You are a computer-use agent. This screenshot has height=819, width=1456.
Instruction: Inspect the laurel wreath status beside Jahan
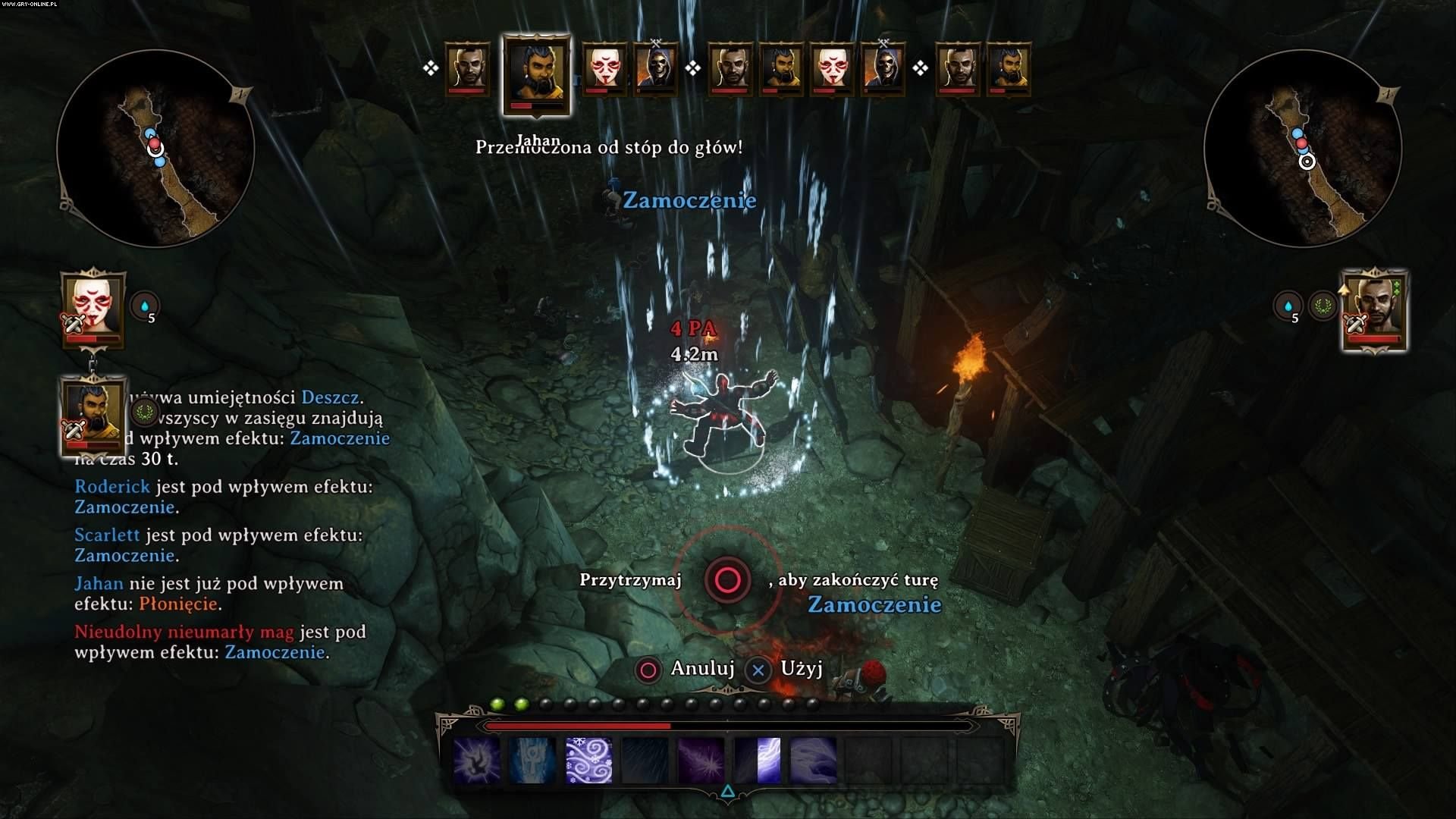click(144, 413)
